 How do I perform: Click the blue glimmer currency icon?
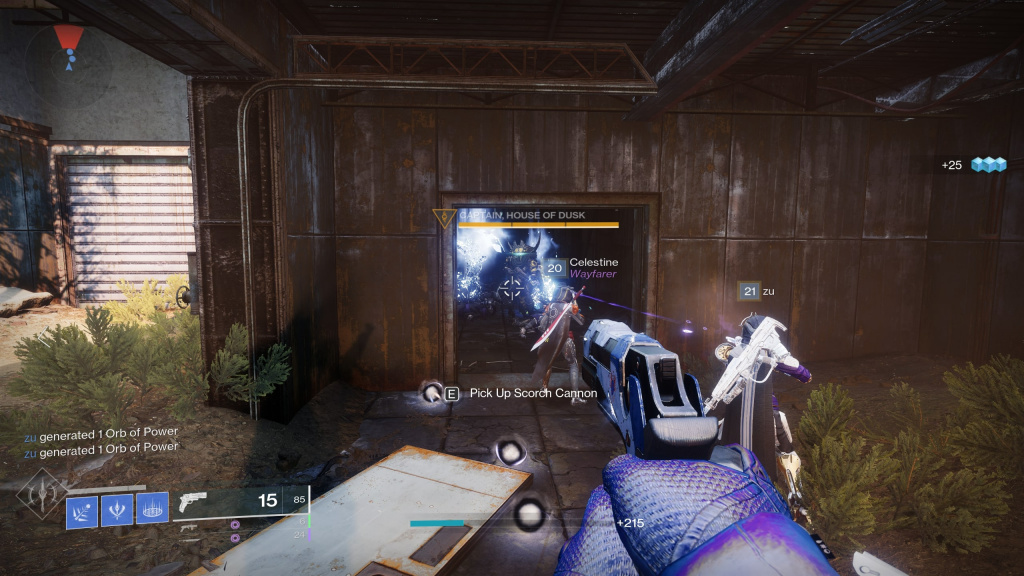988,165
